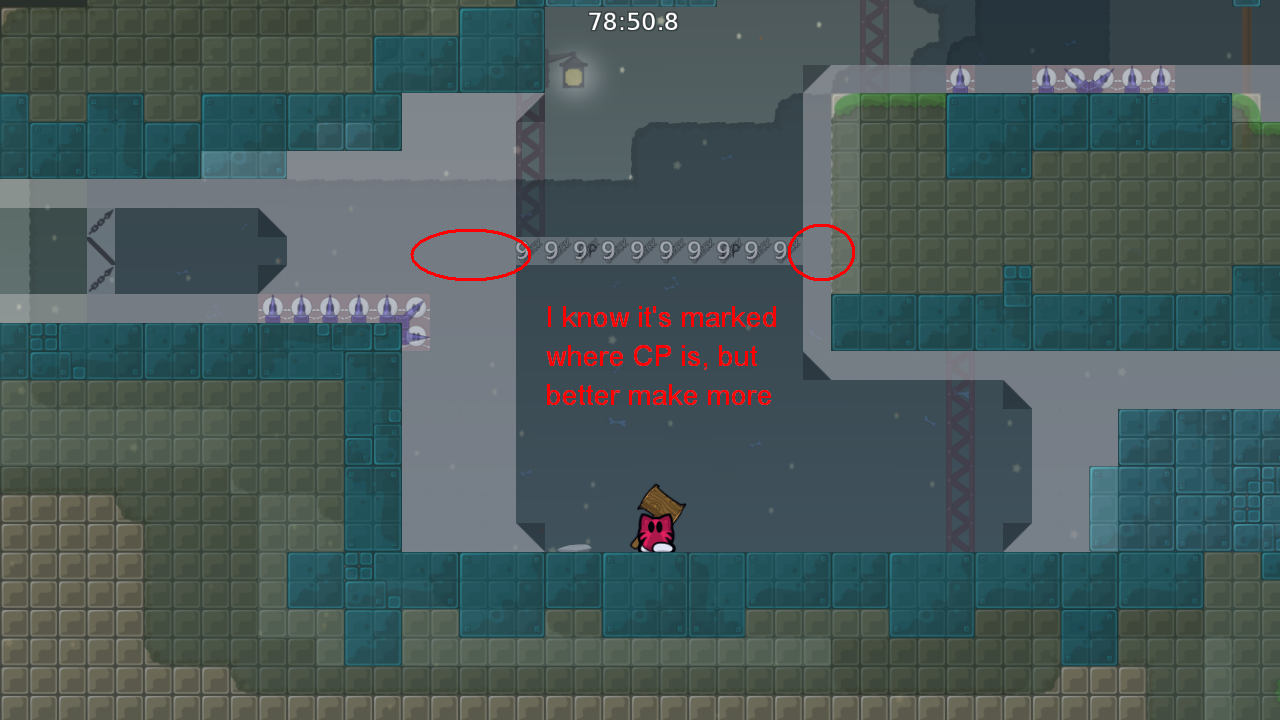The width and height of the screenshot is (1280, 720).
Task: Select the red annotation text about CP markers
Action: (659, 356)
